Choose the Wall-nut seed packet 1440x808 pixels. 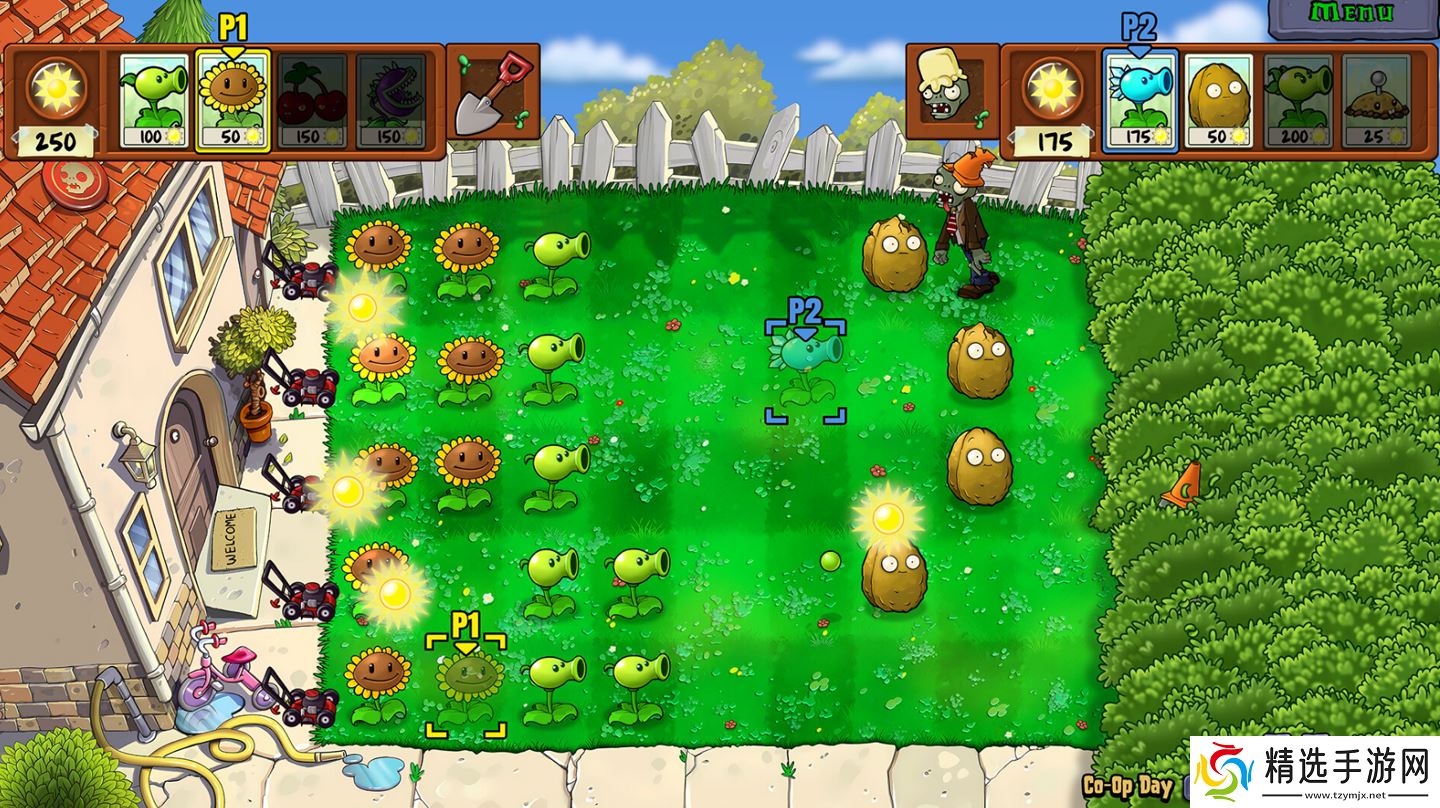[x=1220, y=100]
